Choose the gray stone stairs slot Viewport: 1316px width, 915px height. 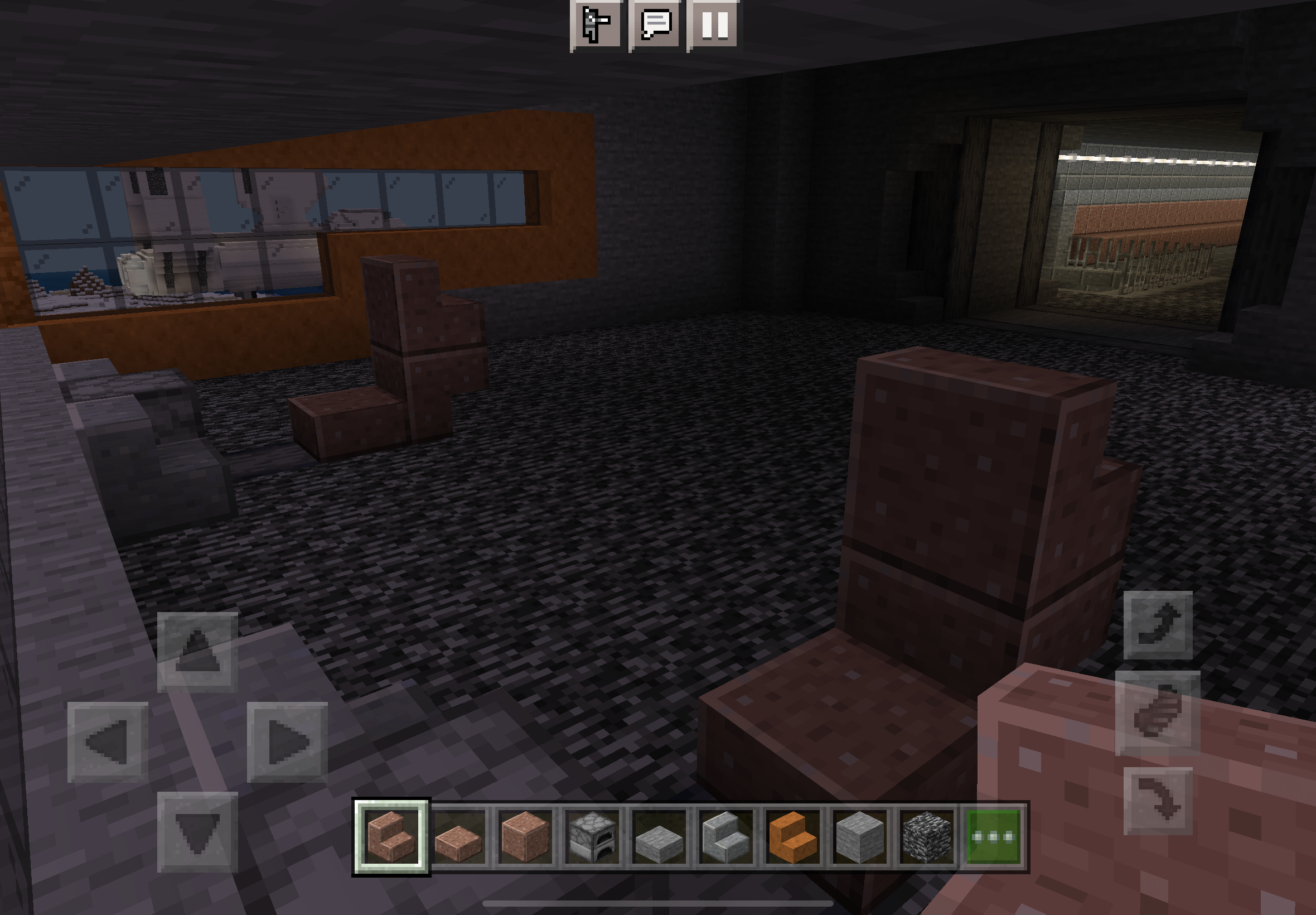(726, 836)
